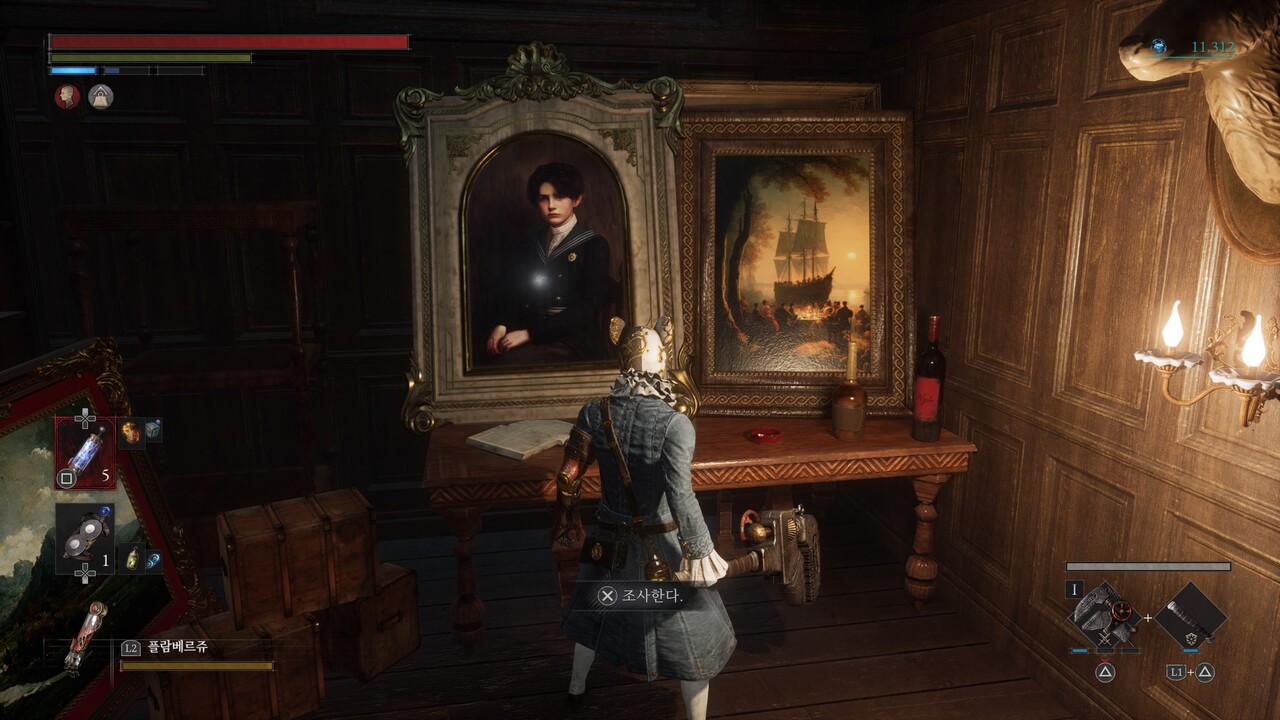Screen dimensions: 1280x720
Task: Choose the fire item in the upper belt queue
Action: click(x=131, y=431)
